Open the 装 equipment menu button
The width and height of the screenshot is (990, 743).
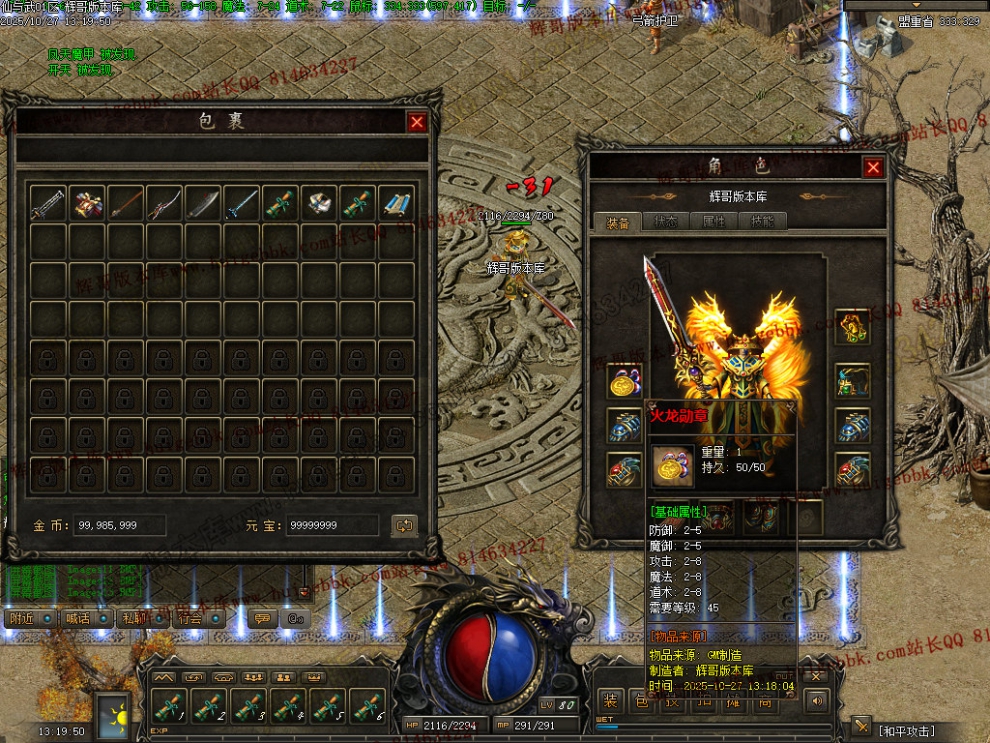point(609,702)
